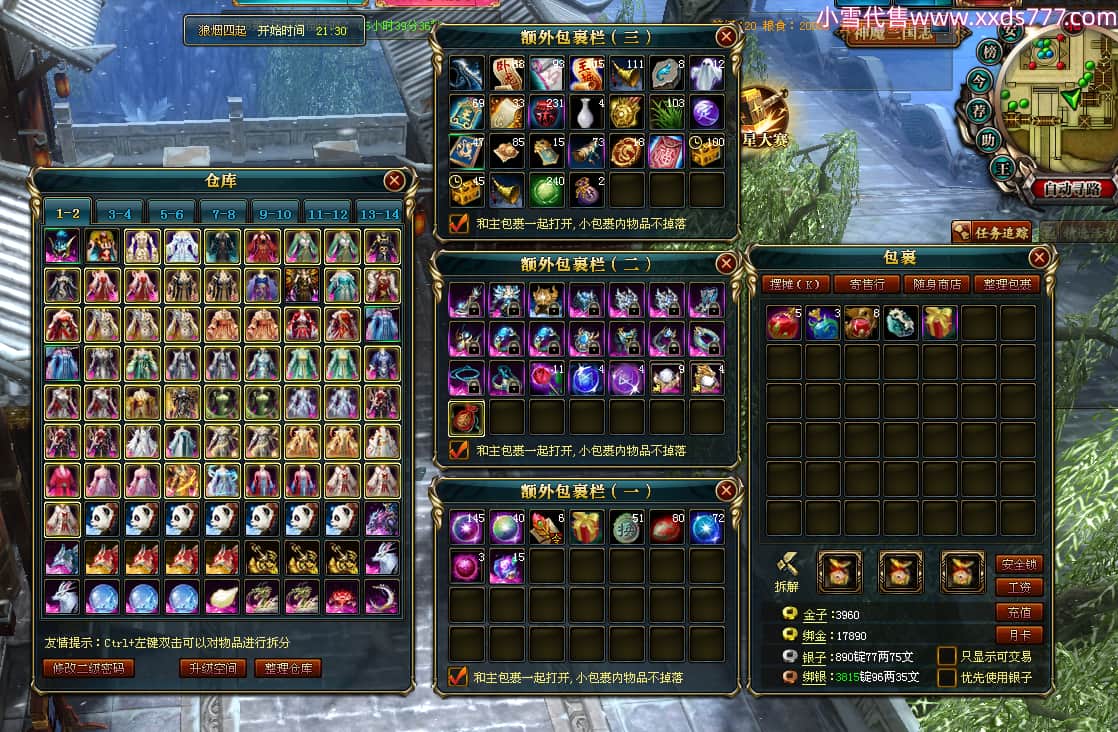The width and height of the screenshot is (1118, 732).
Task: Click the 充值 recharge button
Action: point(1019,612)
